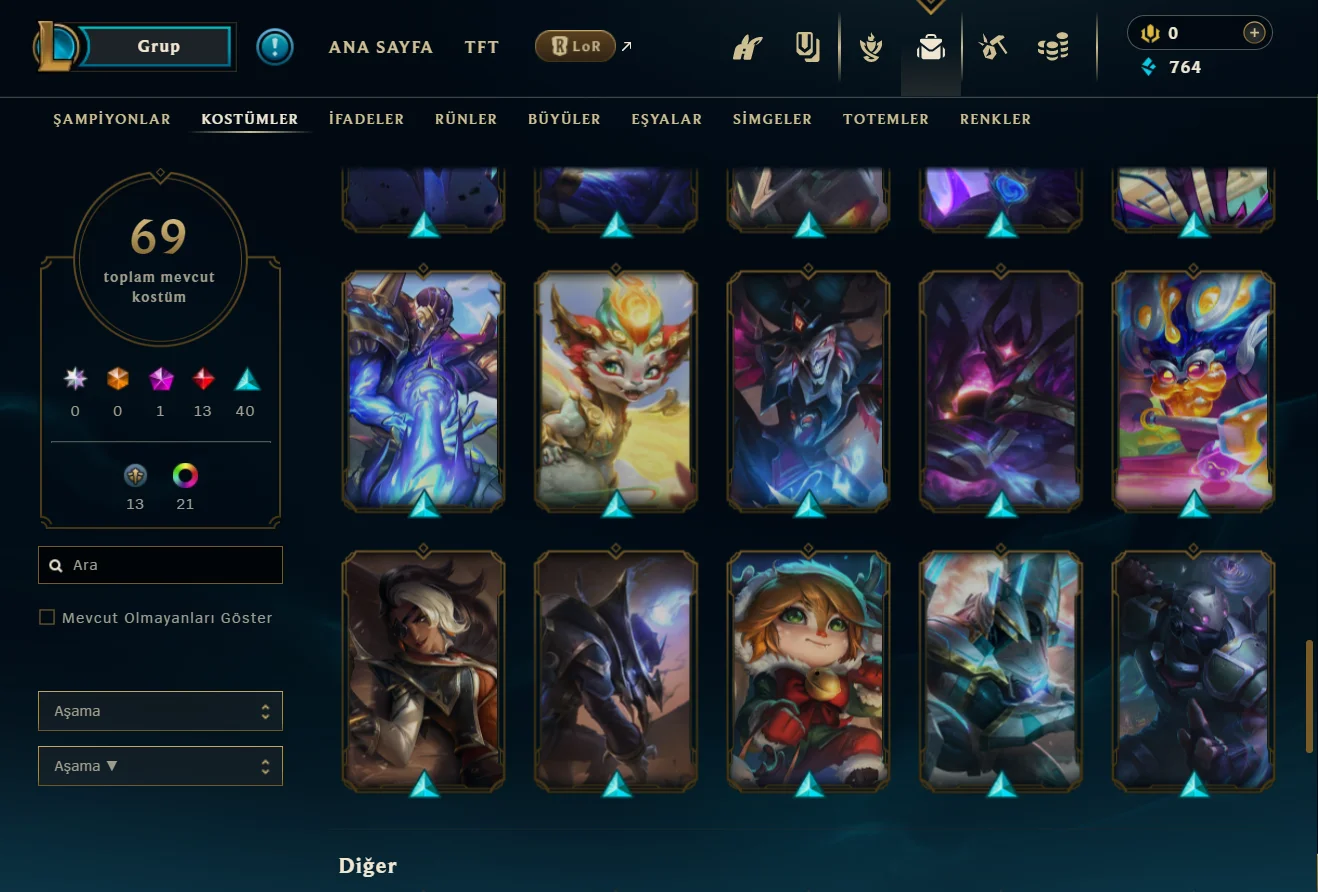
Task: Switch to the İFADELER tab
Action: point(366,119)
